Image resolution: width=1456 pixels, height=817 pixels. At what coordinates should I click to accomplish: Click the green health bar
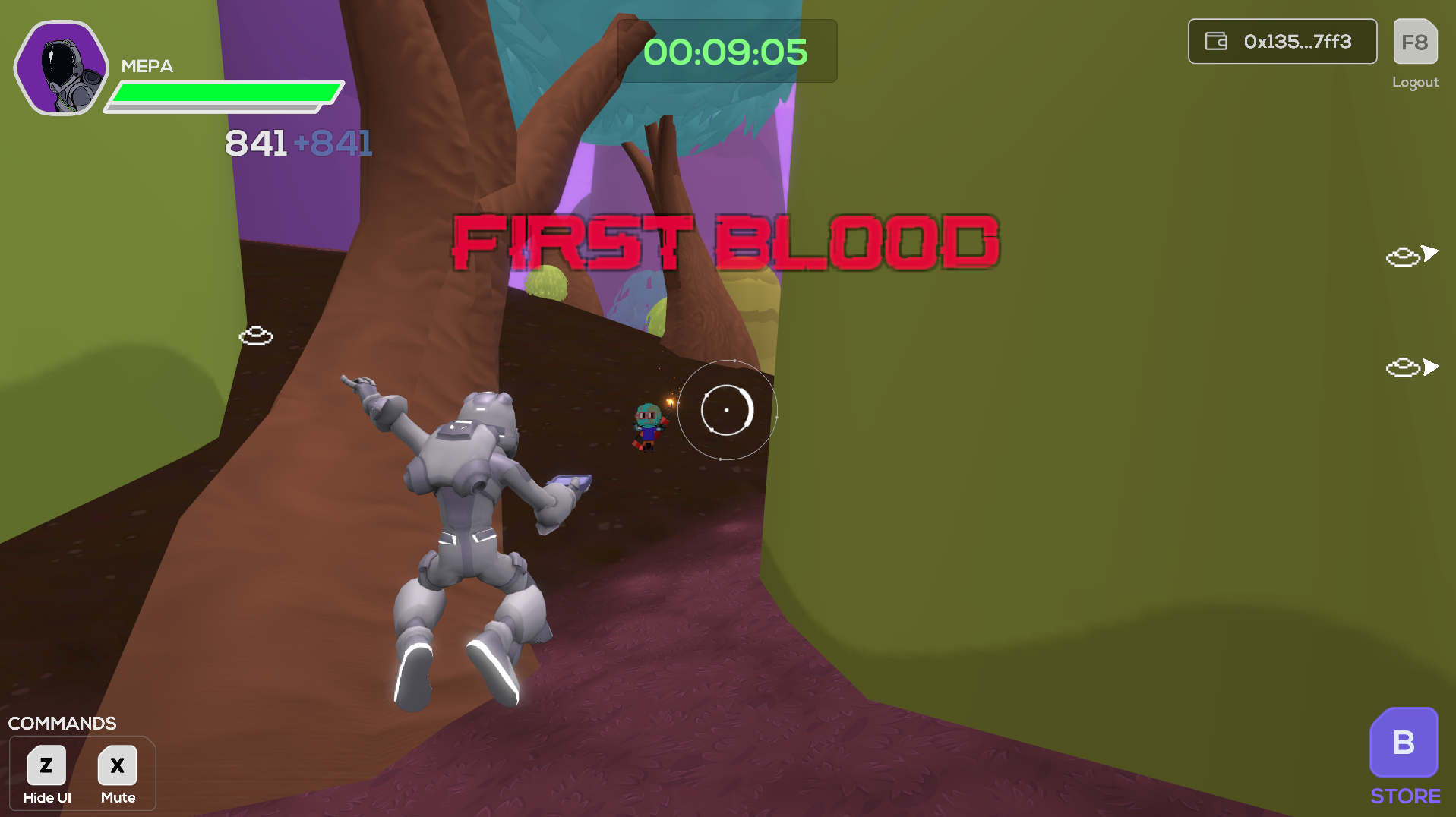click(x=224, y=93)
